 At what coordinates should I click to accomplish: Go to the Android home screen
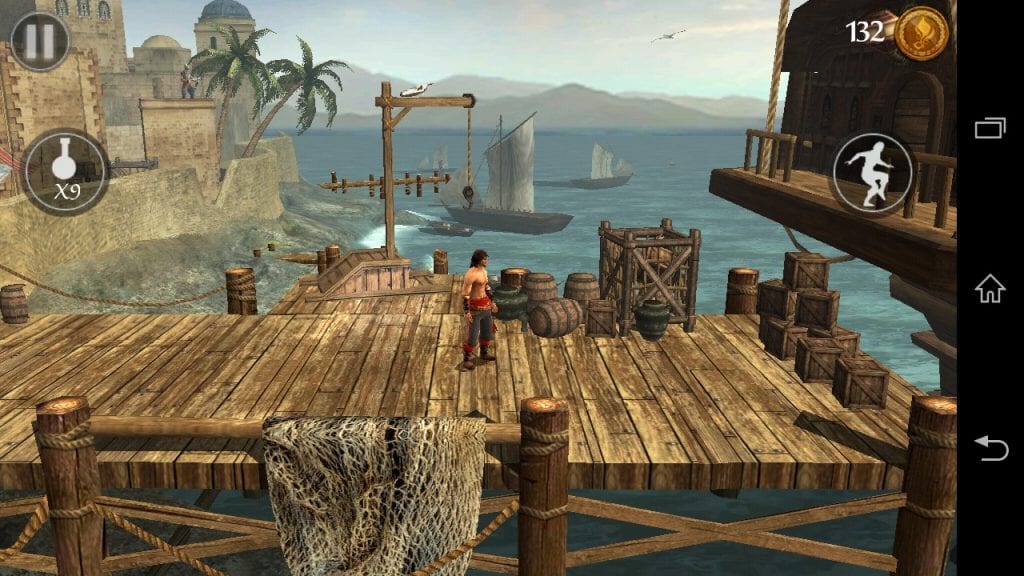point(990,288)
